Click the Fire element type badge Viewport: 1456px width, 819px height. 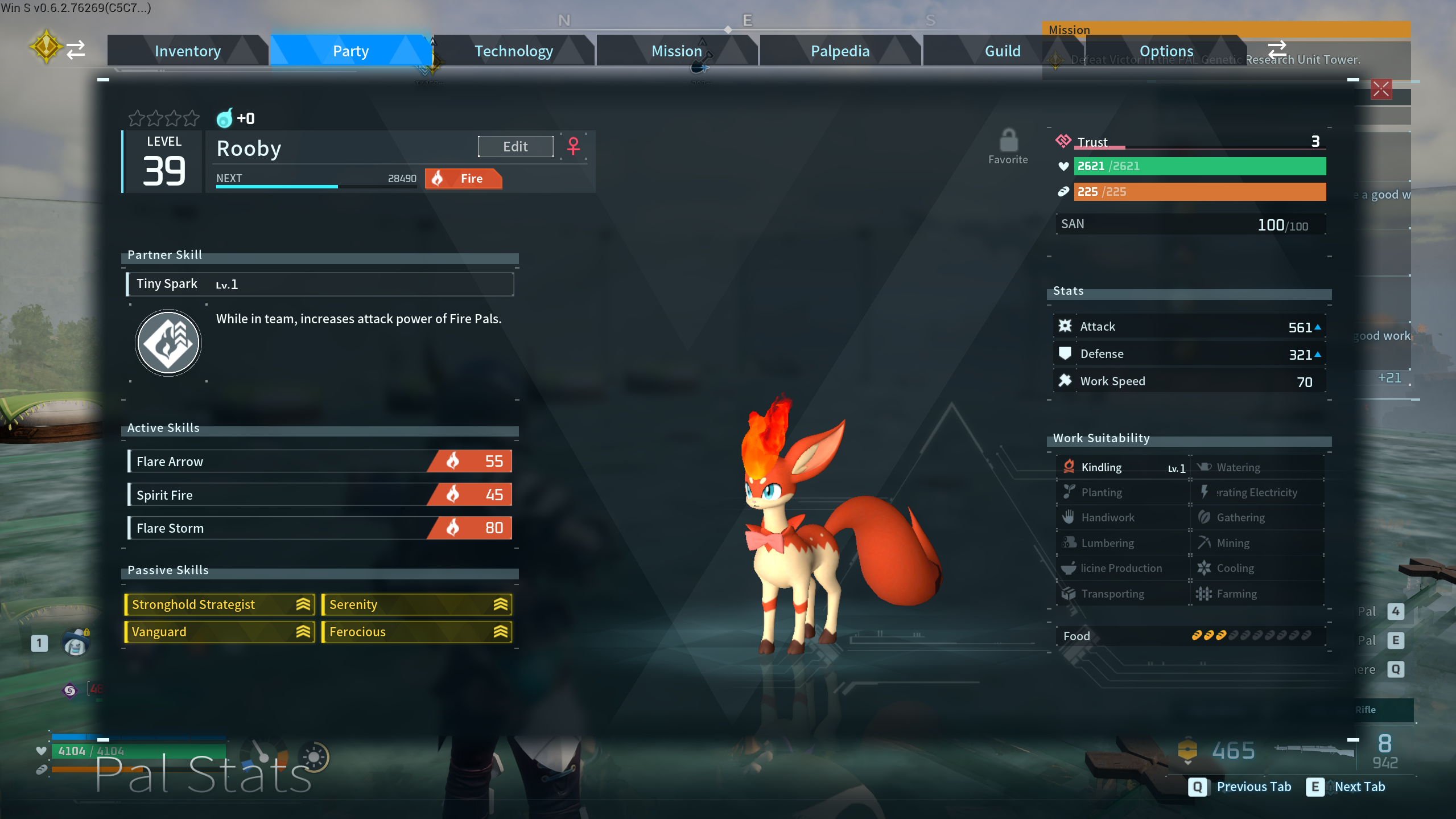pyautogui.click(x=463, y=179)
